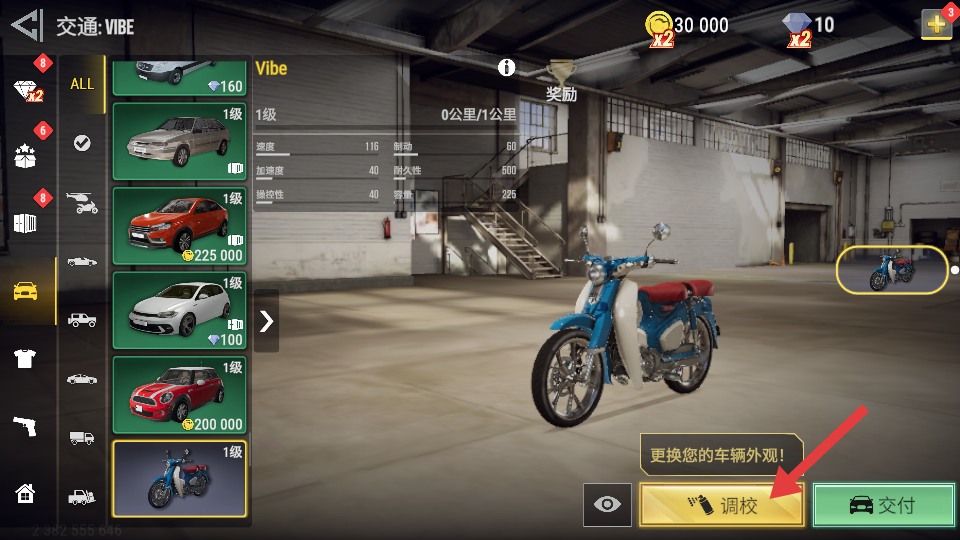960x540 pixels.
Task: Toggle the eye view button
Action: click(x=607, y=505)
